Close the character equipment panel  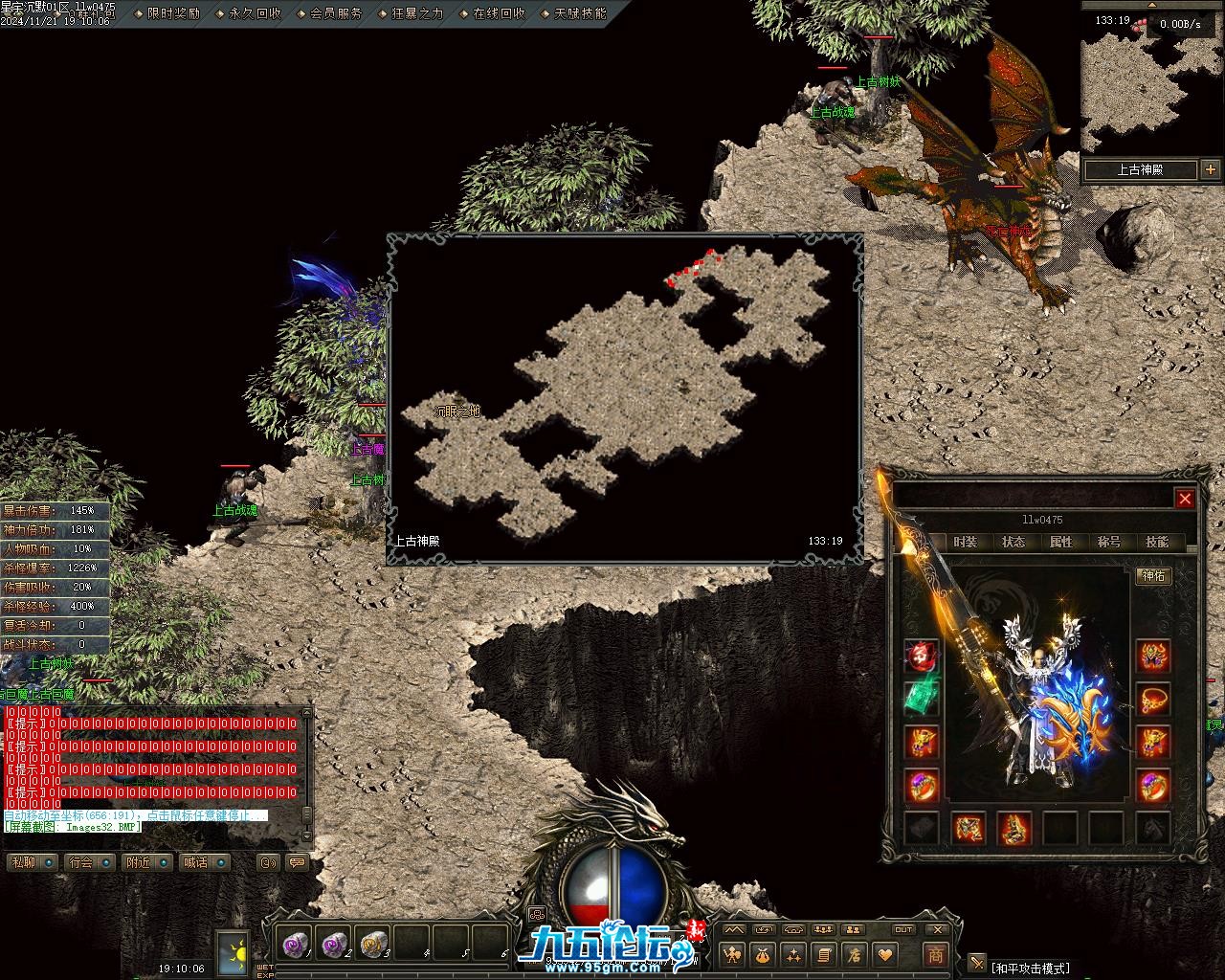(1185, 499)
